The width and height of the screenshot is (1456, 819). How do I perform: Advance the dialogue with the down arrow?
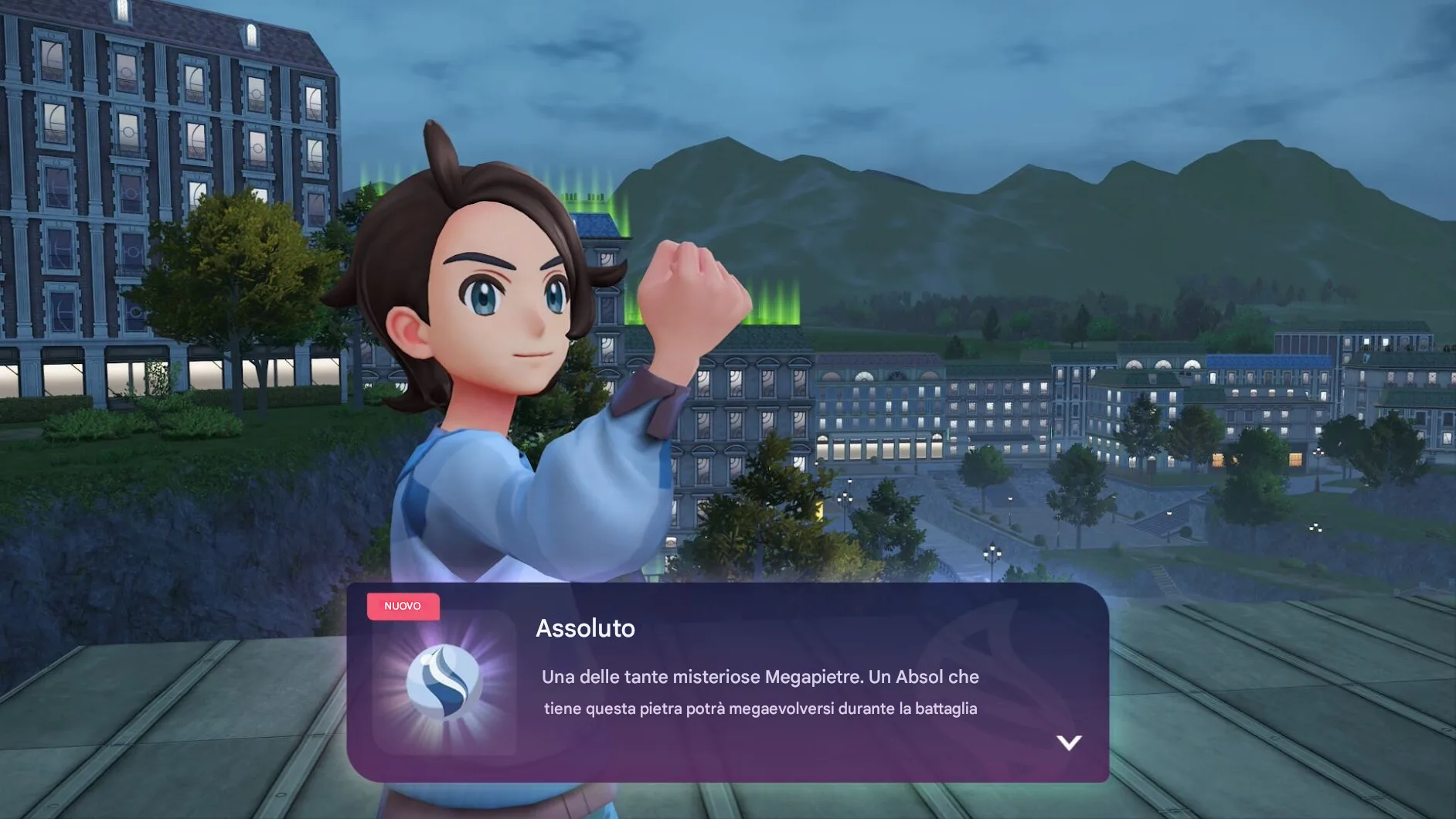tap(1069, 743)
